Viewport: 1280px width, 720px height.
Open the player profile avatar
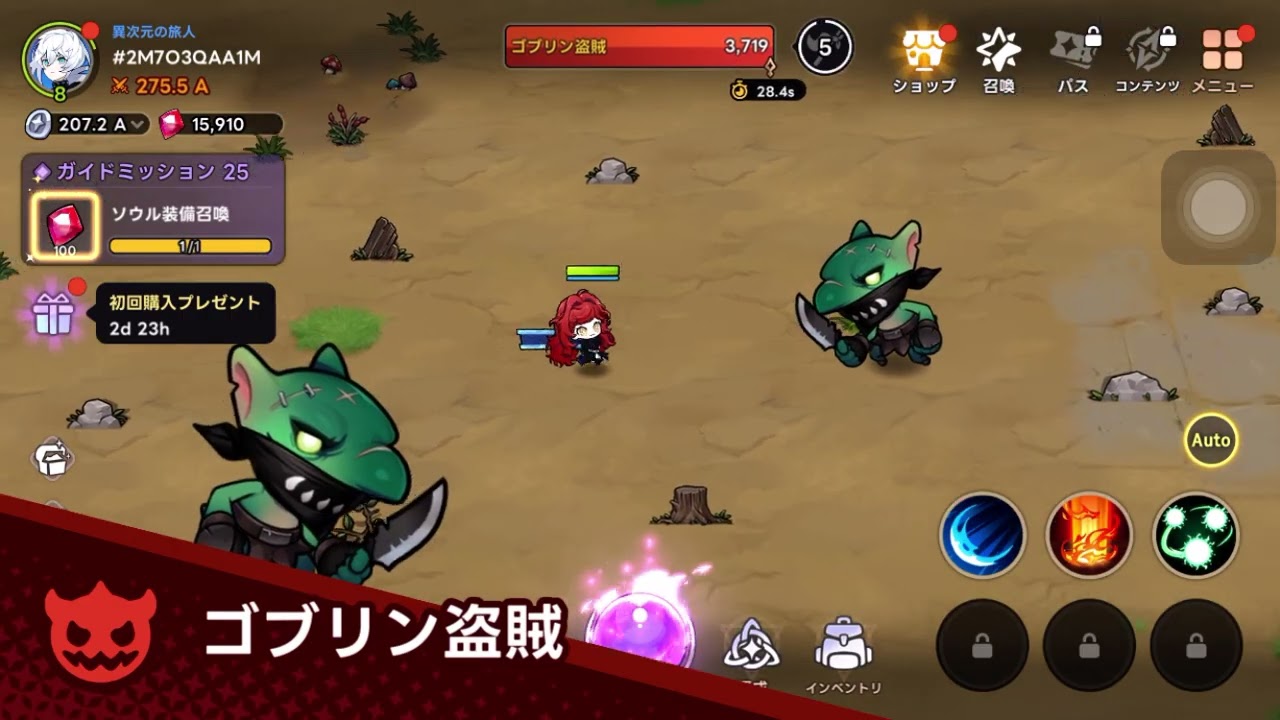pos(57,60)
